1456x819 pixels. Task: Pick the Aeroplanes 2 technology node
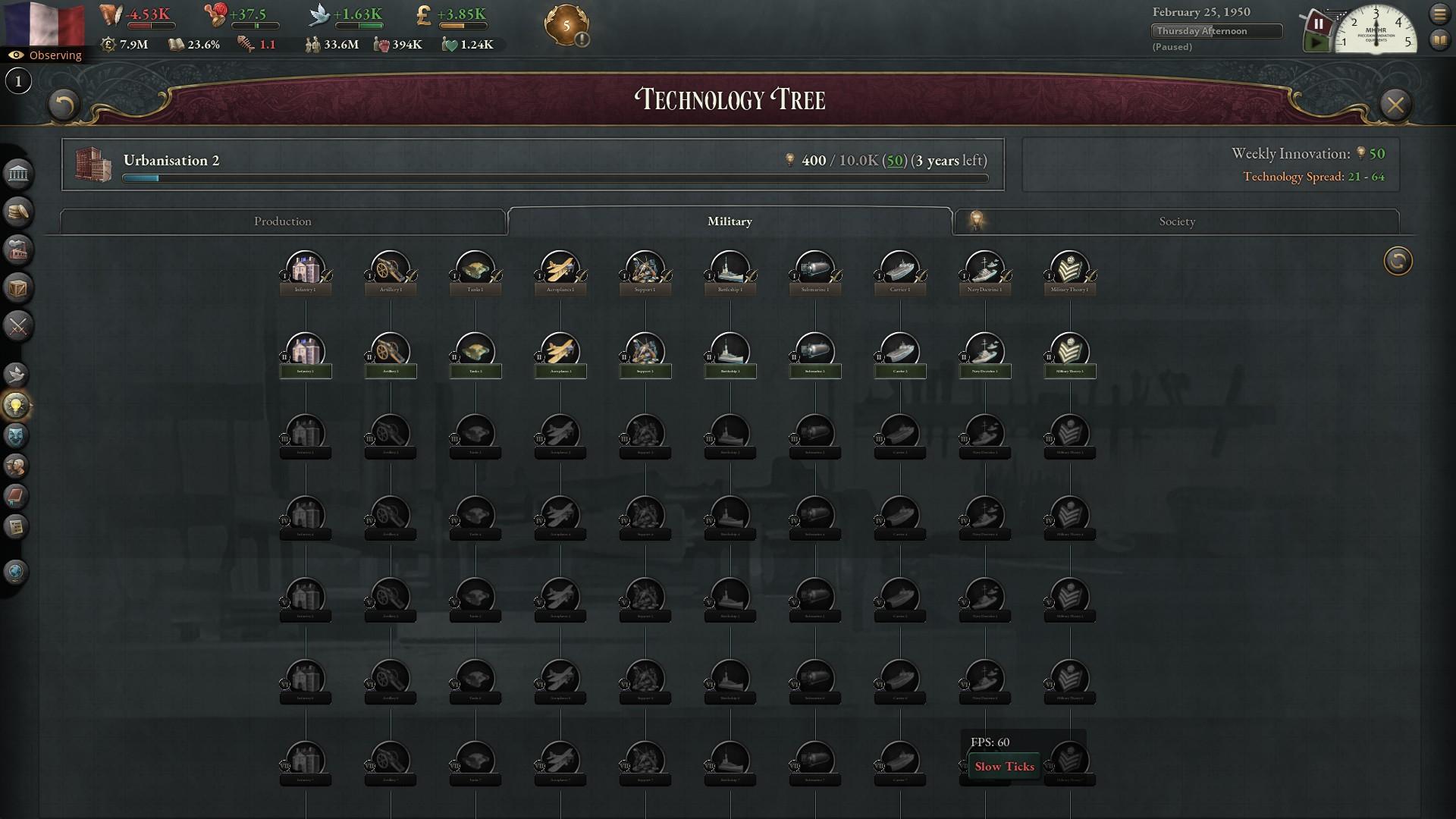pyautogui.click(x=560, y=353)
